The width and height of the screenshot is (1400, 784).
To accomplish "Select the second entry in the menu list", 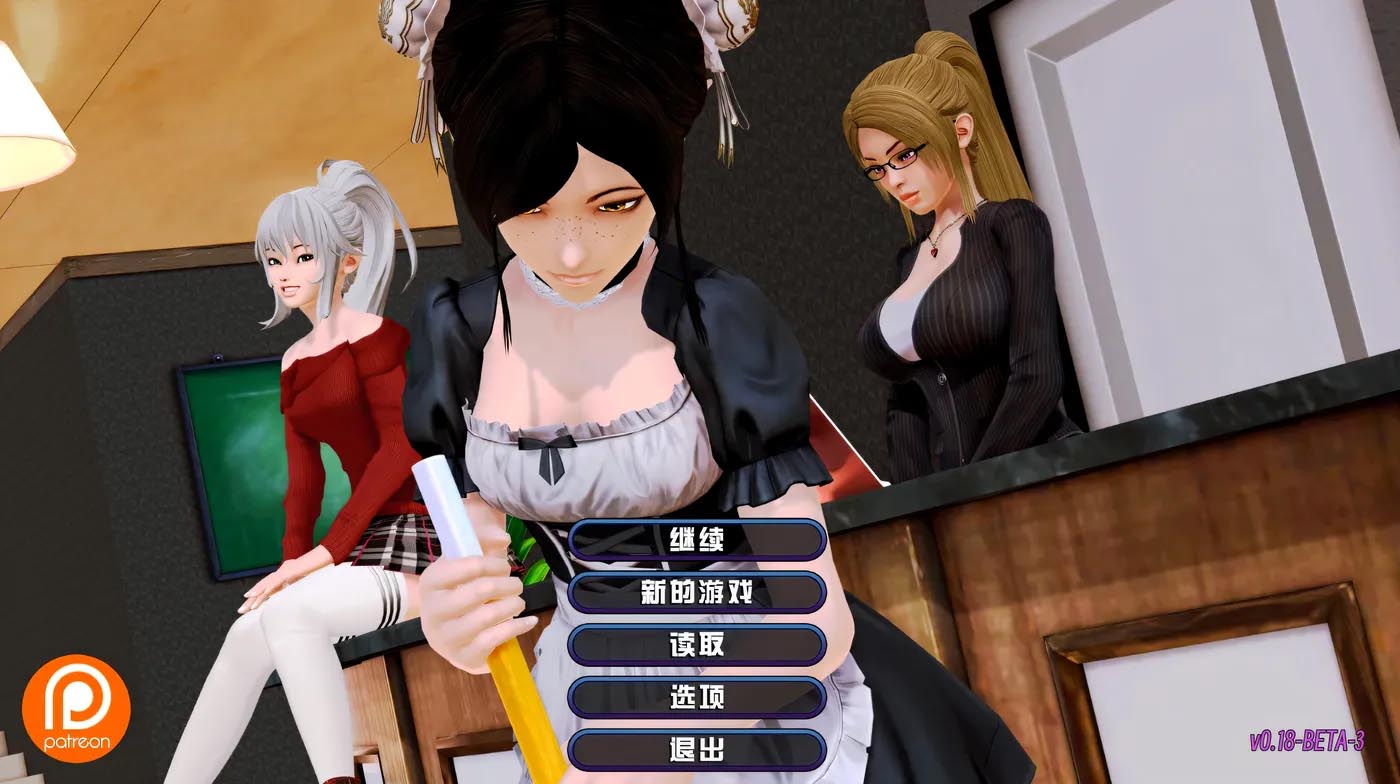I will (x=697, y=592).
